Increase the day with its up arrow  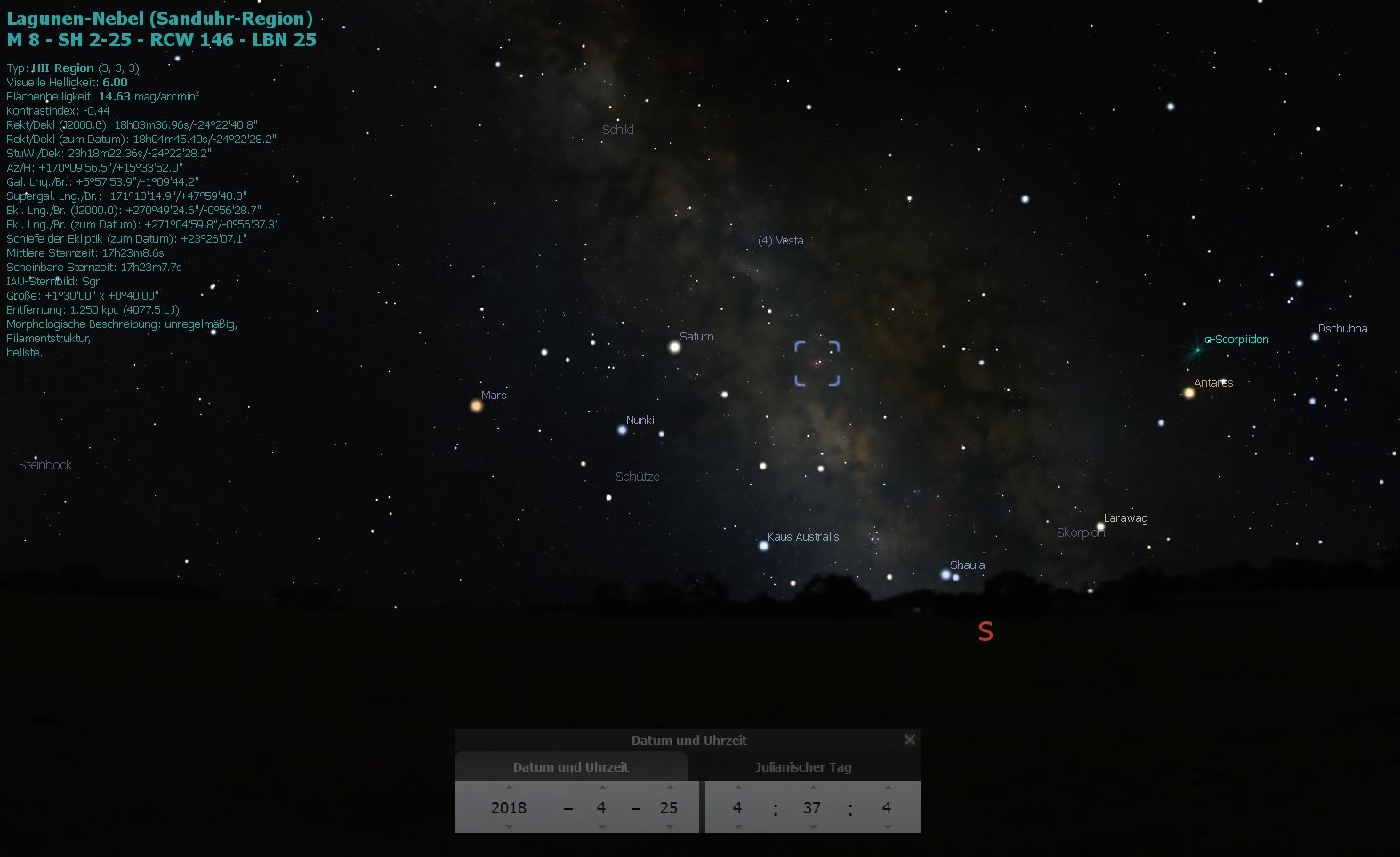click(x=670, y=788)
